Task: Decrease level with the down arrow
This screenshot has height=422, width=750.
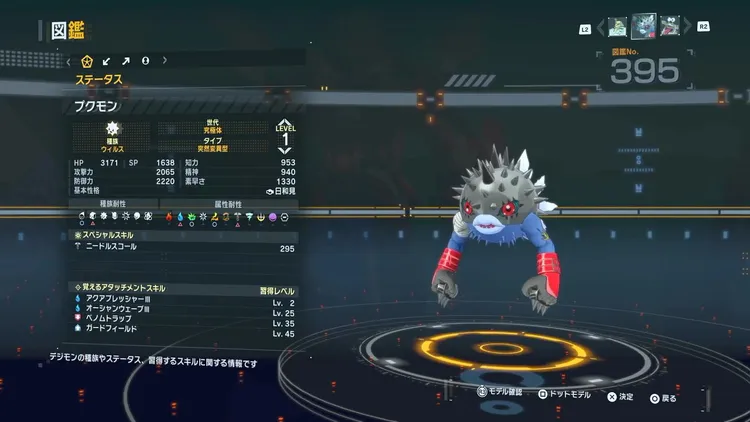Action: (x=286, y=152)
